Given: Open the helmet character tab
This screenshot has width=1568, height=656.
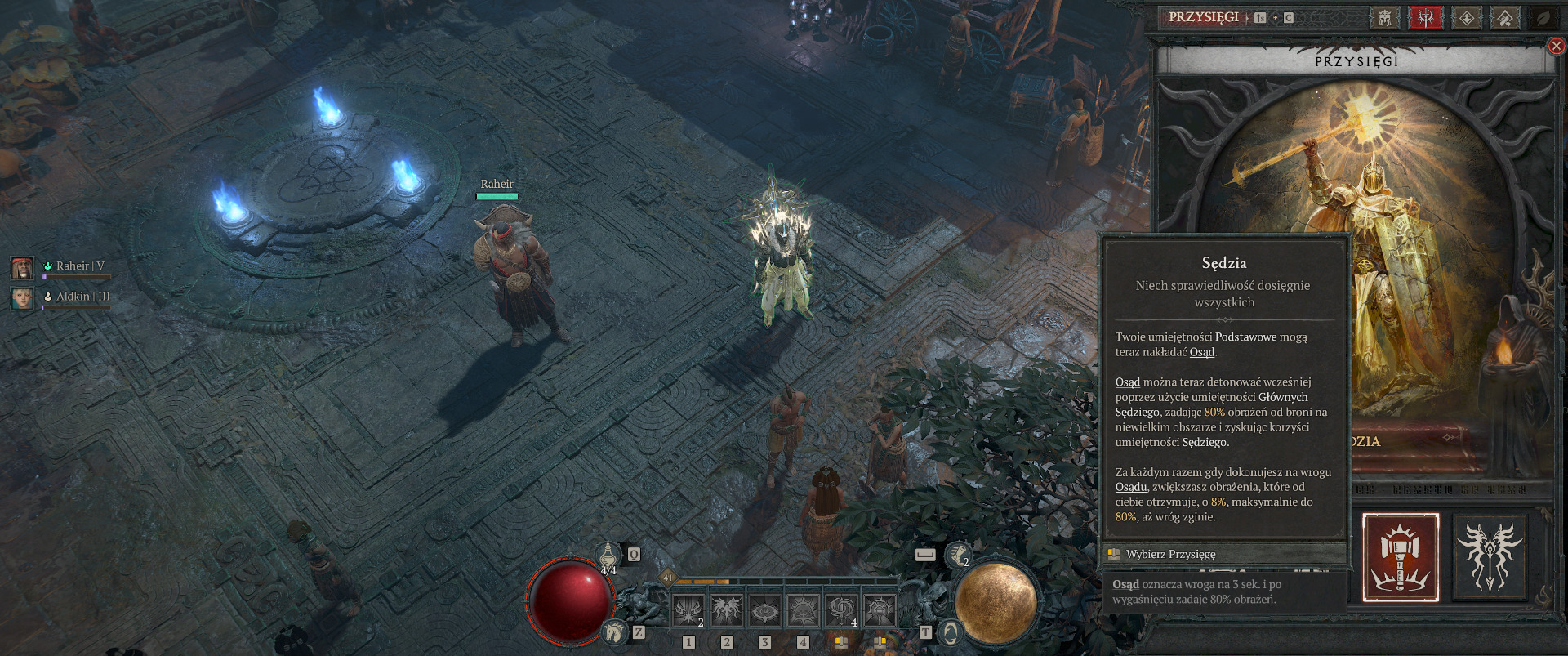Looking at the screenshot, I should (1384, 17).
